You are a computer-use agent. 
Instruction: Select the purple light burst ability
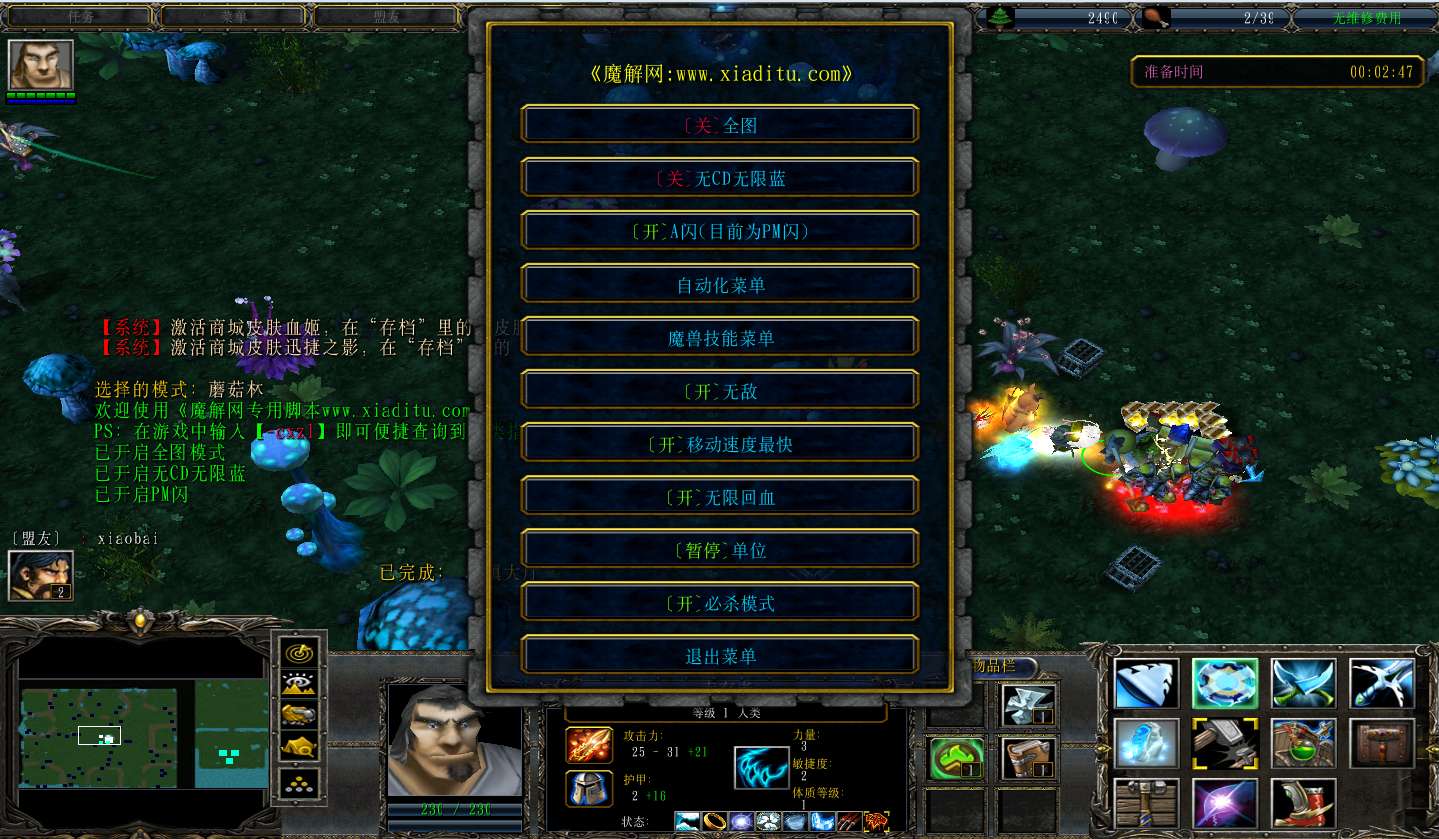[1226, 803]
